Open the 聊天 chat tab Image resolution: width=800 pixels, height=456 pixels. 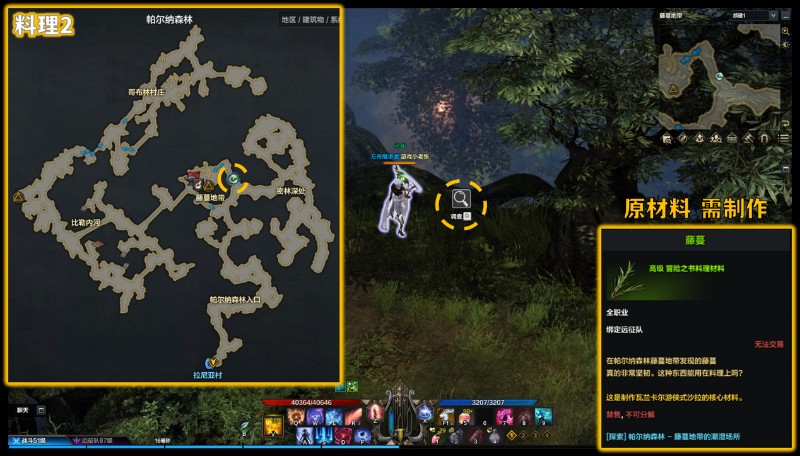pyautogui.click(x=22, y=409)
